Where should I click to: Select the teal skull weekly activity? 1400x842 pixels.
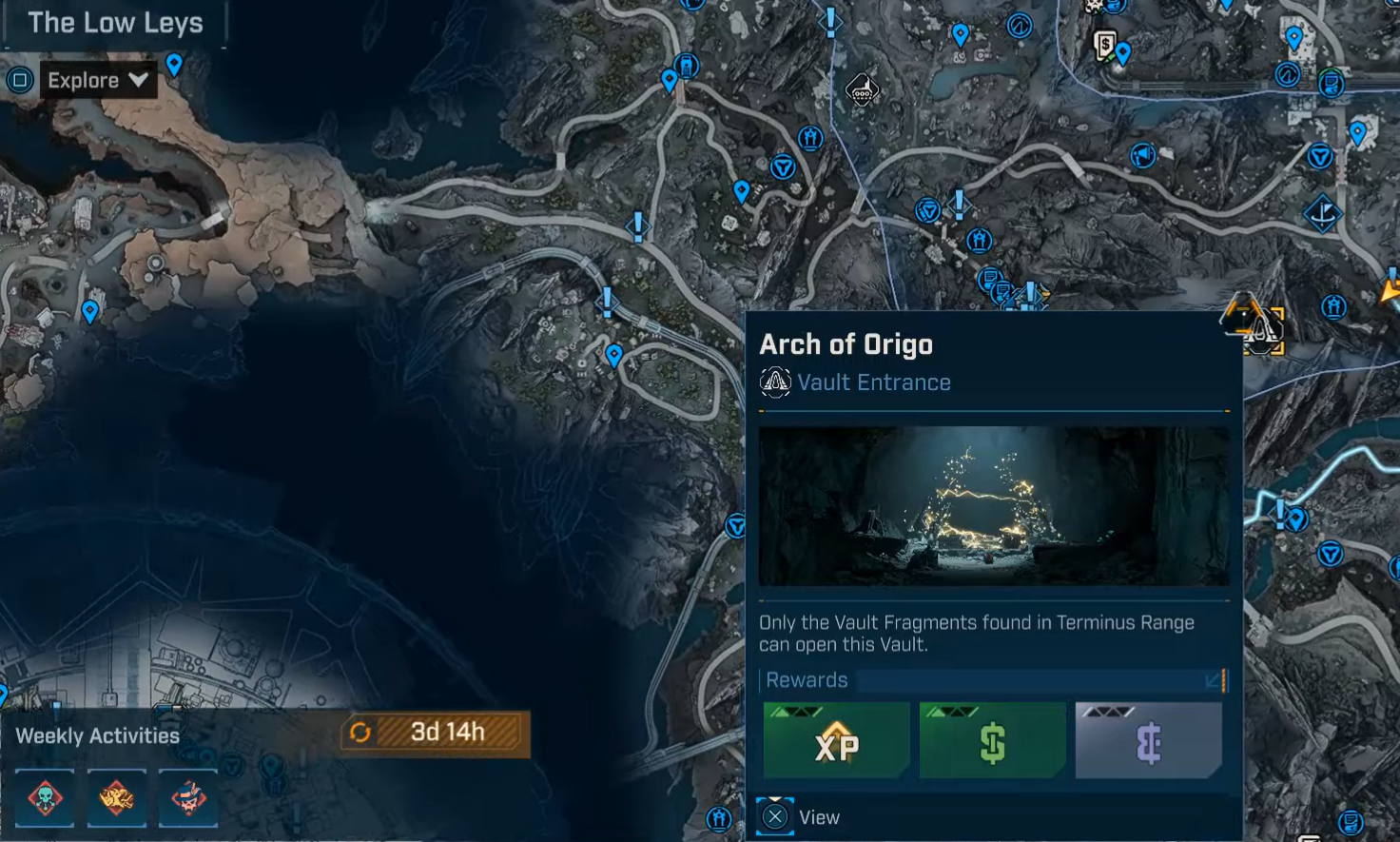[x=45, y=797]
